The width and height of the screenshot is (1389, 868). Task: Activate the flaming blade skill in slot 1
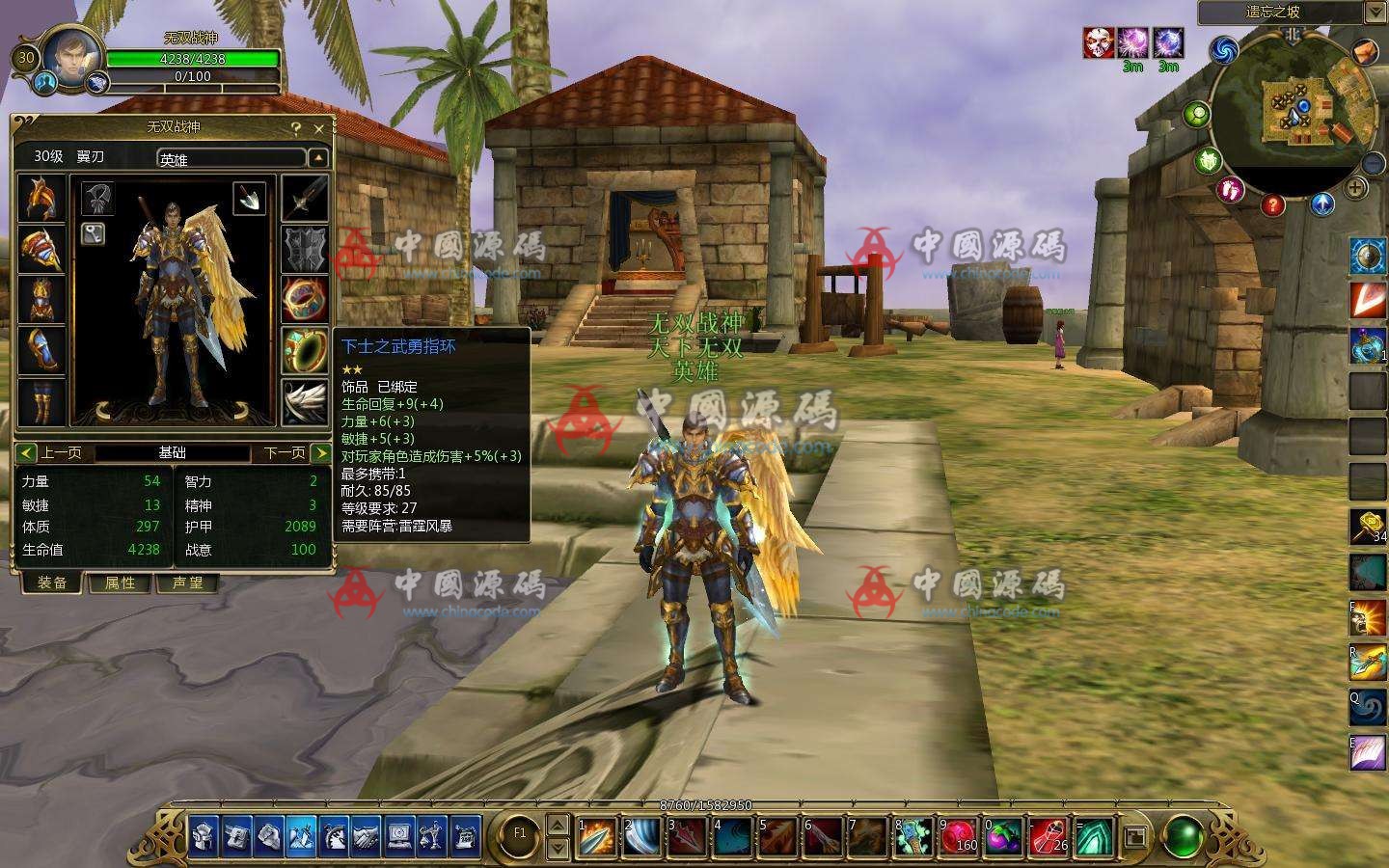596,836
